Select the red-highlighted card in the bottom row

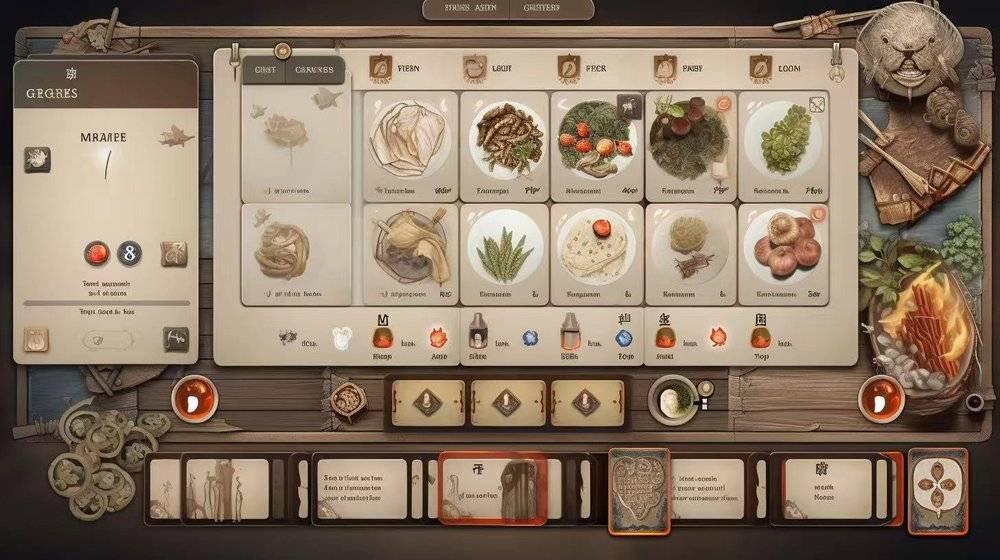tap(492, 488)
